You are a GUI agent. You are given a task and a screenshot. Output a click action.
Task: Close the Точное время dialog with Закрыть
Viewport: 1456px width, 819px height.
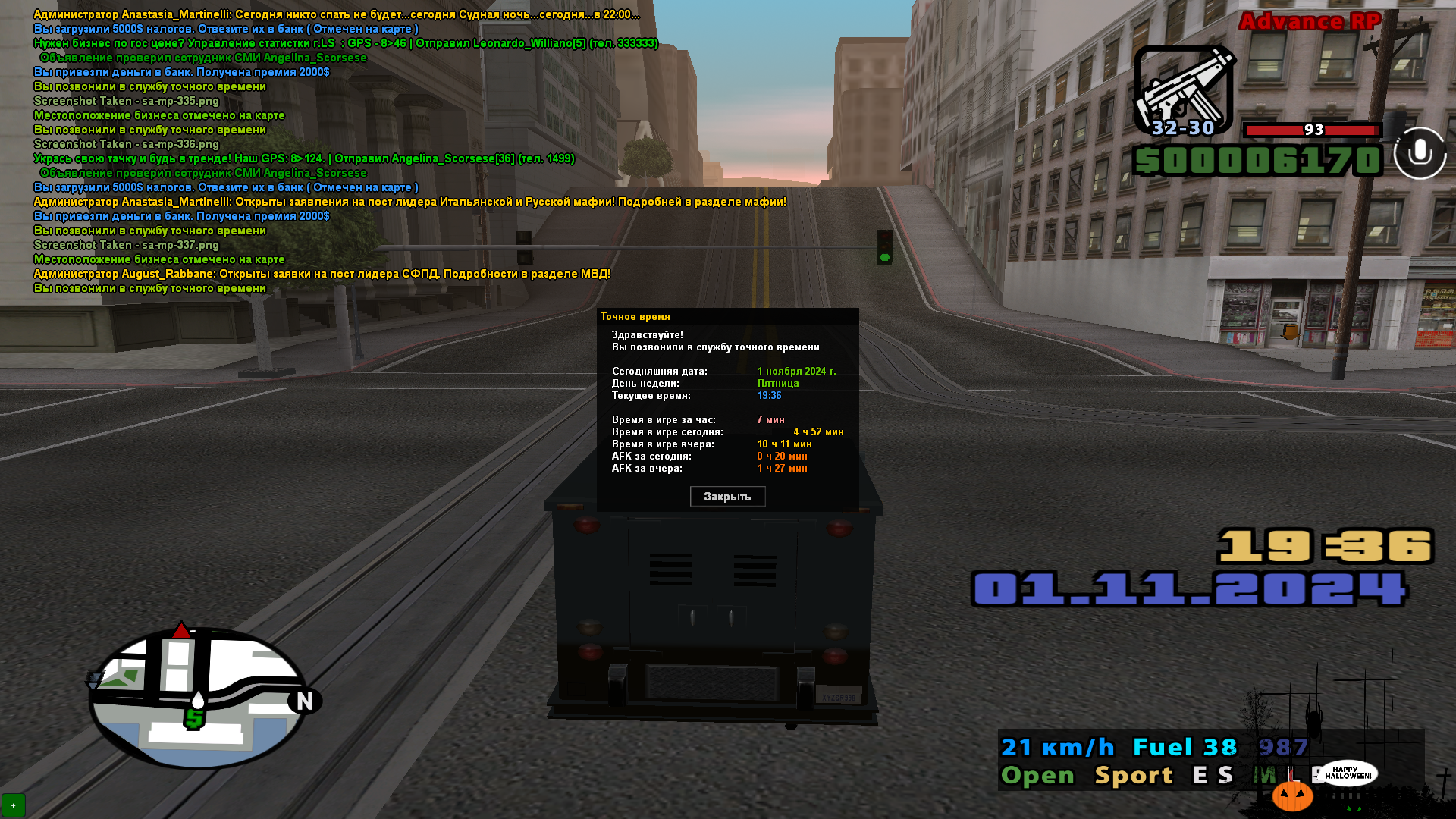click(727, 497)
